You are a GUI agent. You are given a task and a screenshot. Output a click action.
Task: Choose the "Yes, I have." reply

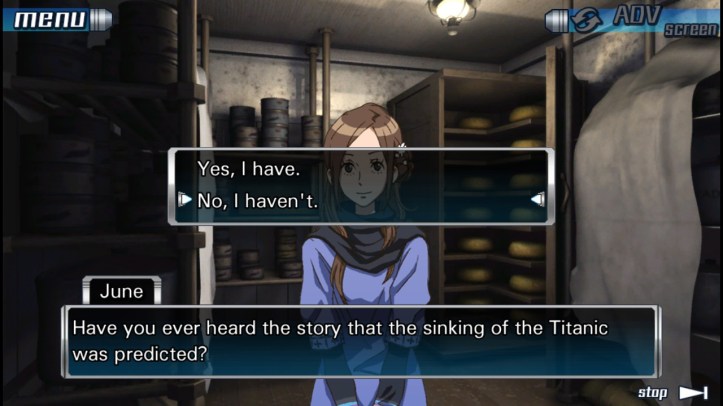point(248,169)
